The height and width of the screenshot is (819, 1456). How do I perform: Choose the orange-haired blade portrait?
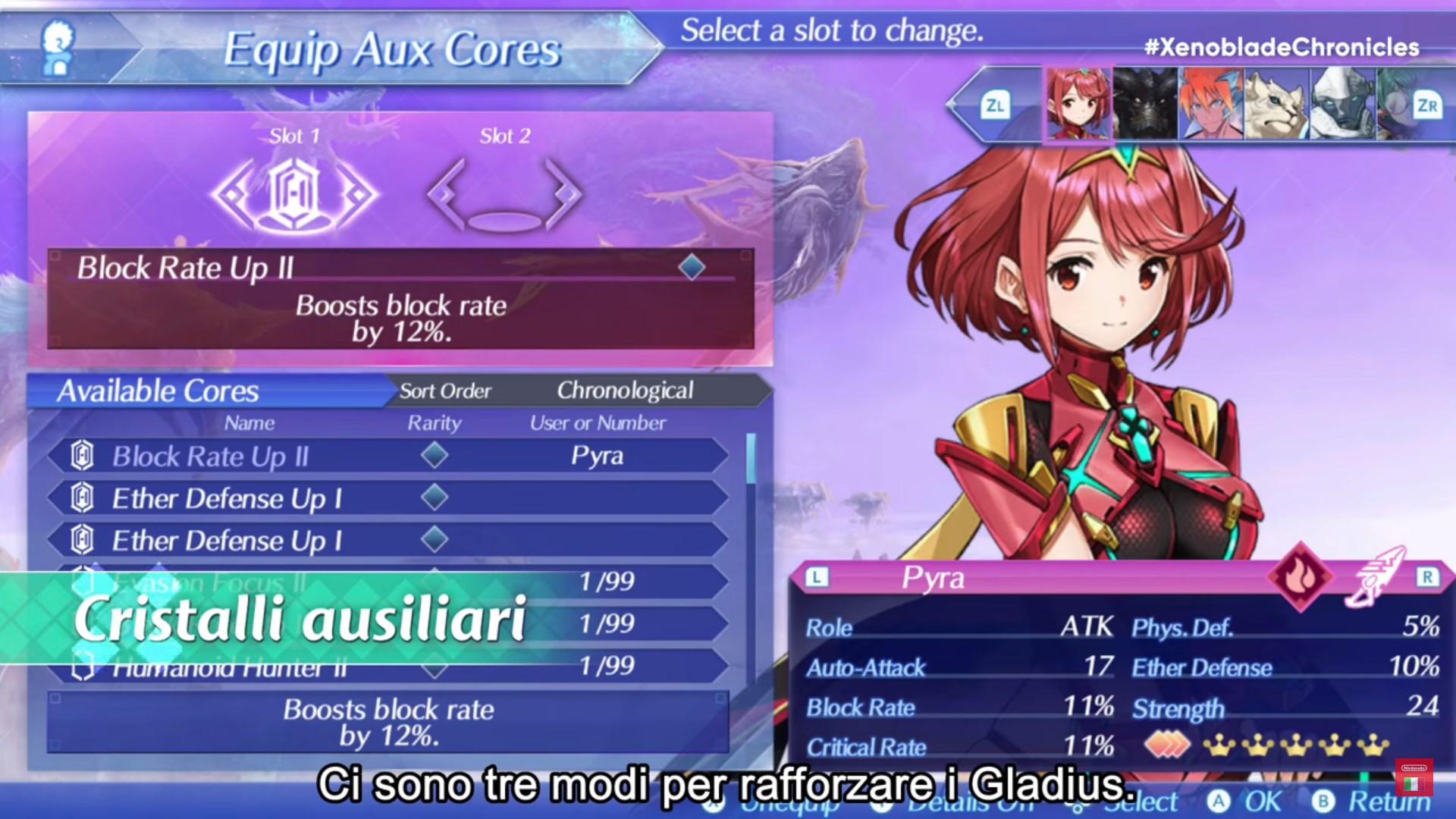(x=1210, y=103)
